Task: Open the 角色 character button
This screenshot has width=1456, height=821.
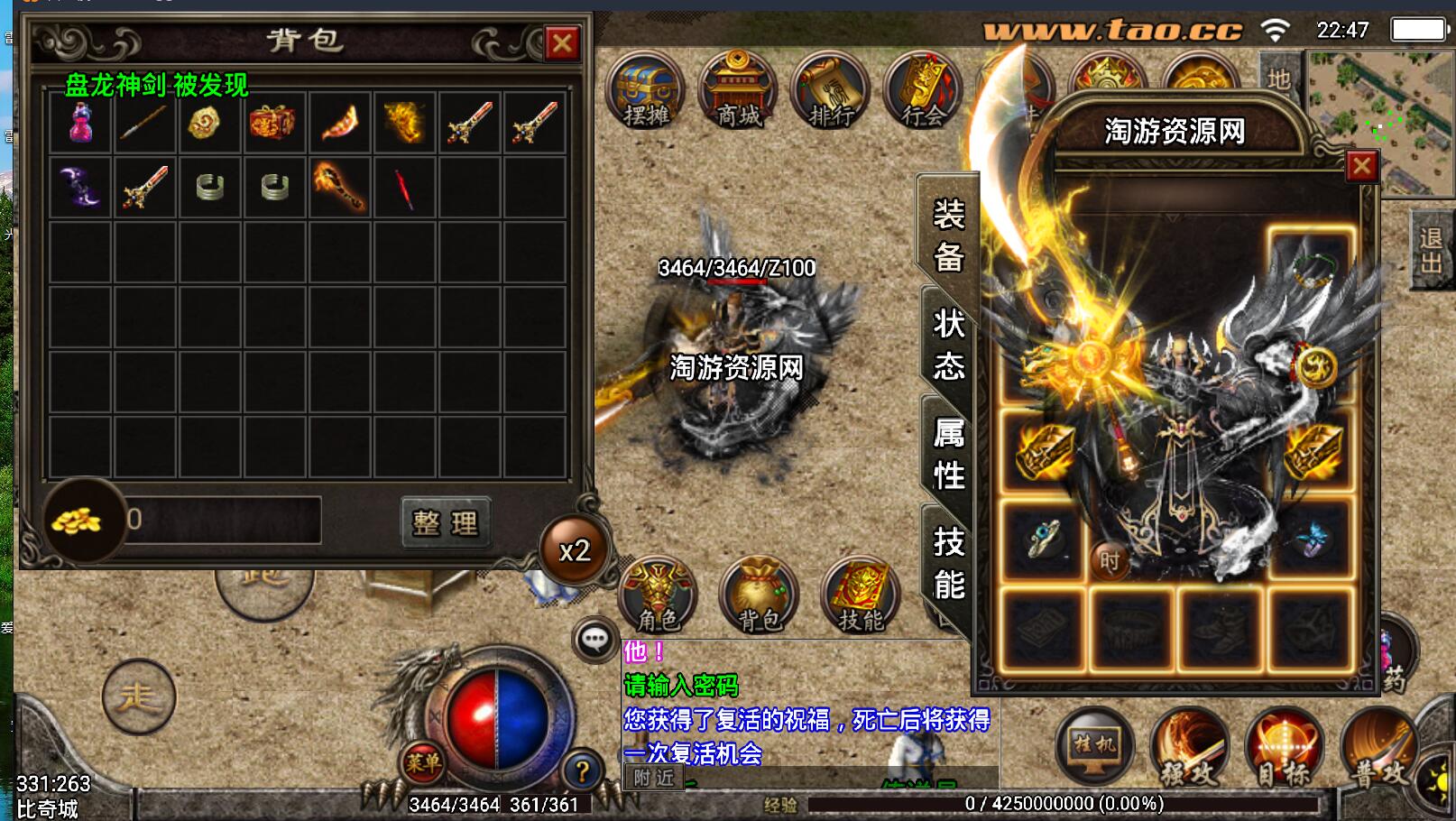Action: [659, 595]
